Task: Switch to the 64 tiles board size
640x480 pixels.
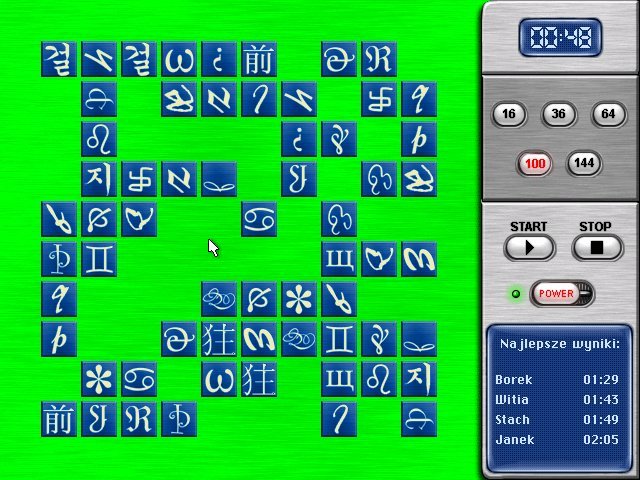Action: point(608,115)
